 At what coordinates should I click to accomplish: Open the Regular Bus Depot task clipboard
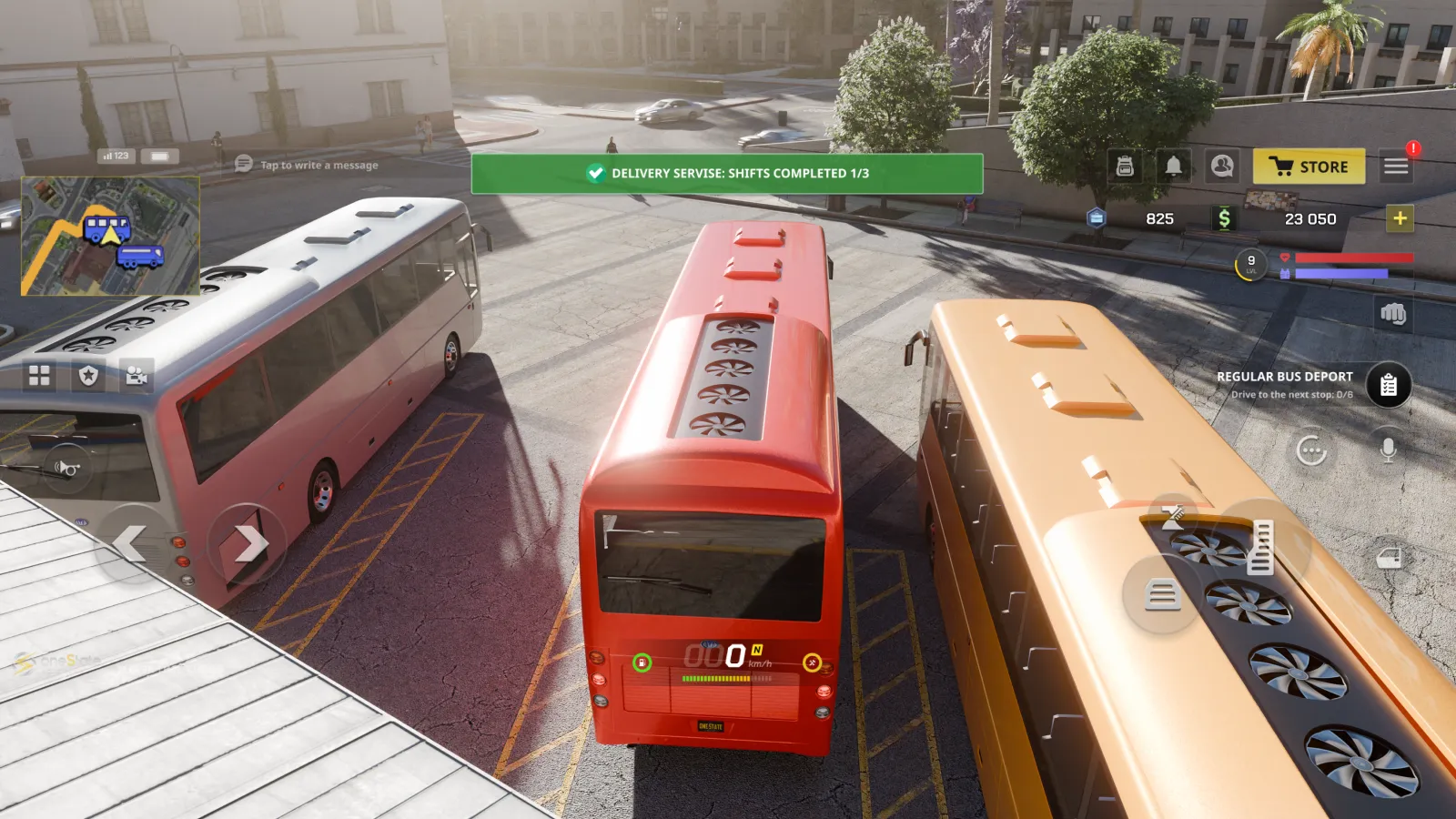click(1388, 385)
